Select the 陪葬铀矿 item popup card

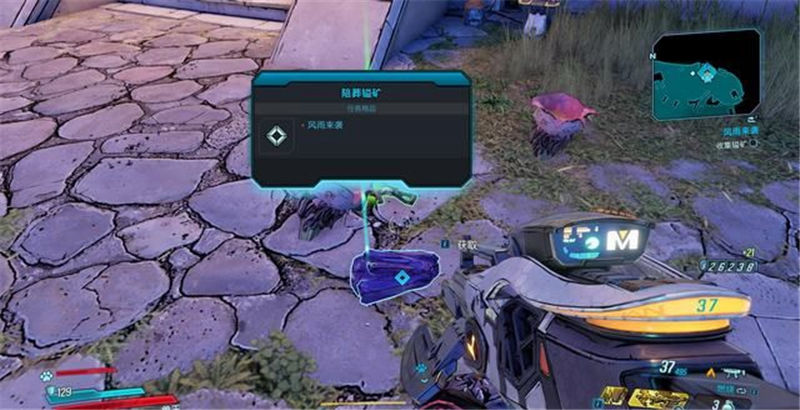pos(361,129)
